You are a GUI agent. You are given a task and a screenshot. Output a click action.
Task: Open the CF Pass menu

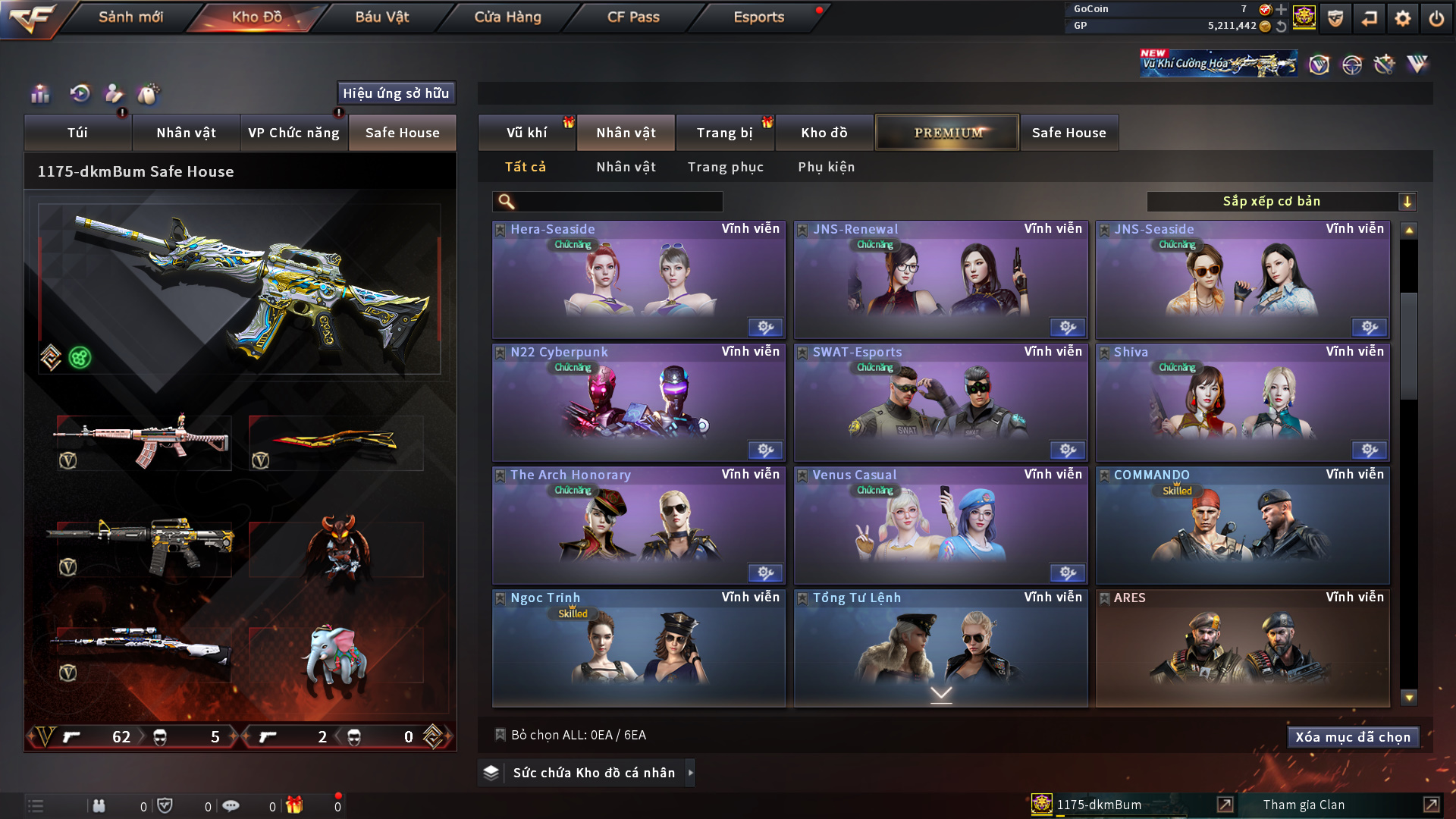[633, 17]
